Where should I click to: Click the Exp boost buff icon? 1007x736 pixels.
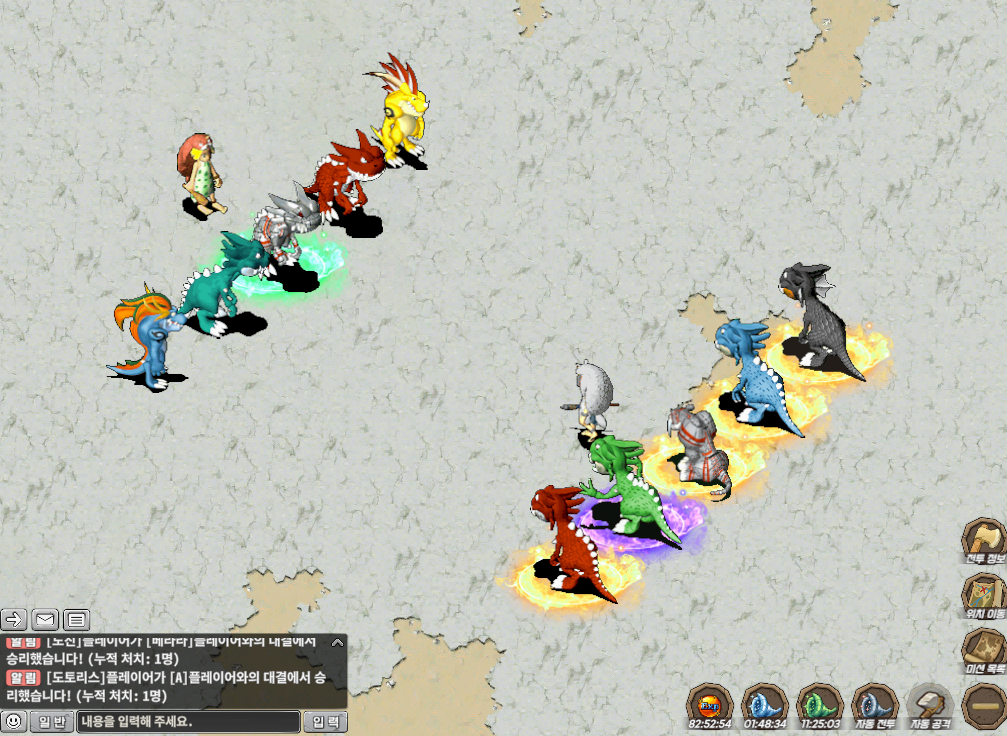(710, 706)
